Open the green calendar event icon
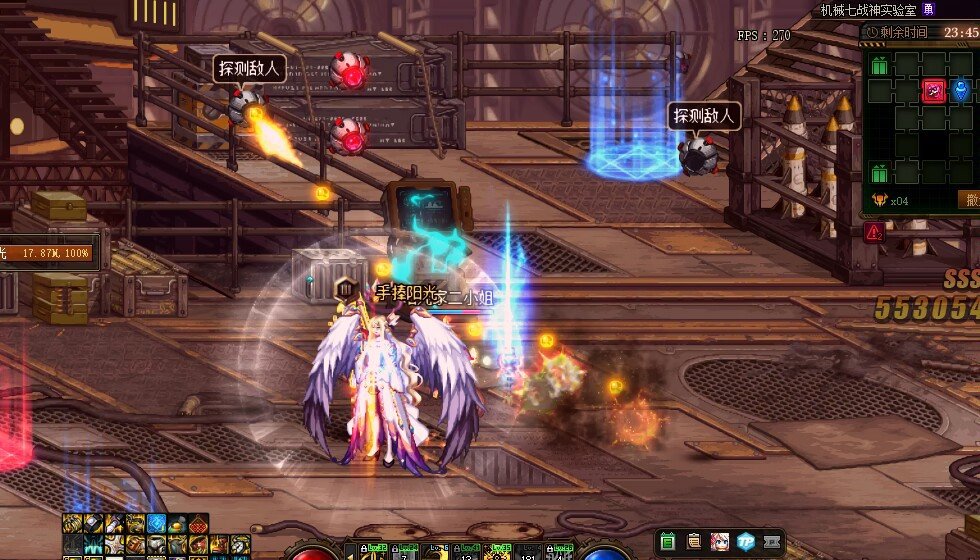Screen dimensions: 980x560 pos(668,541)
